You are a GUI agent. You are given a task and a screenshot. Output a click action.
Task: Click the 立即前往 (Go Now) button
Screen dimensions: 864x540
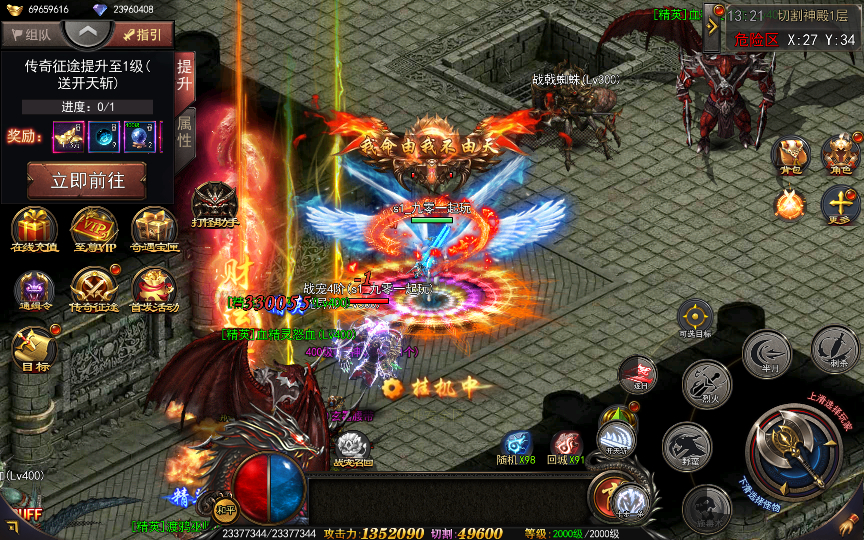click(x=86, y=182)
